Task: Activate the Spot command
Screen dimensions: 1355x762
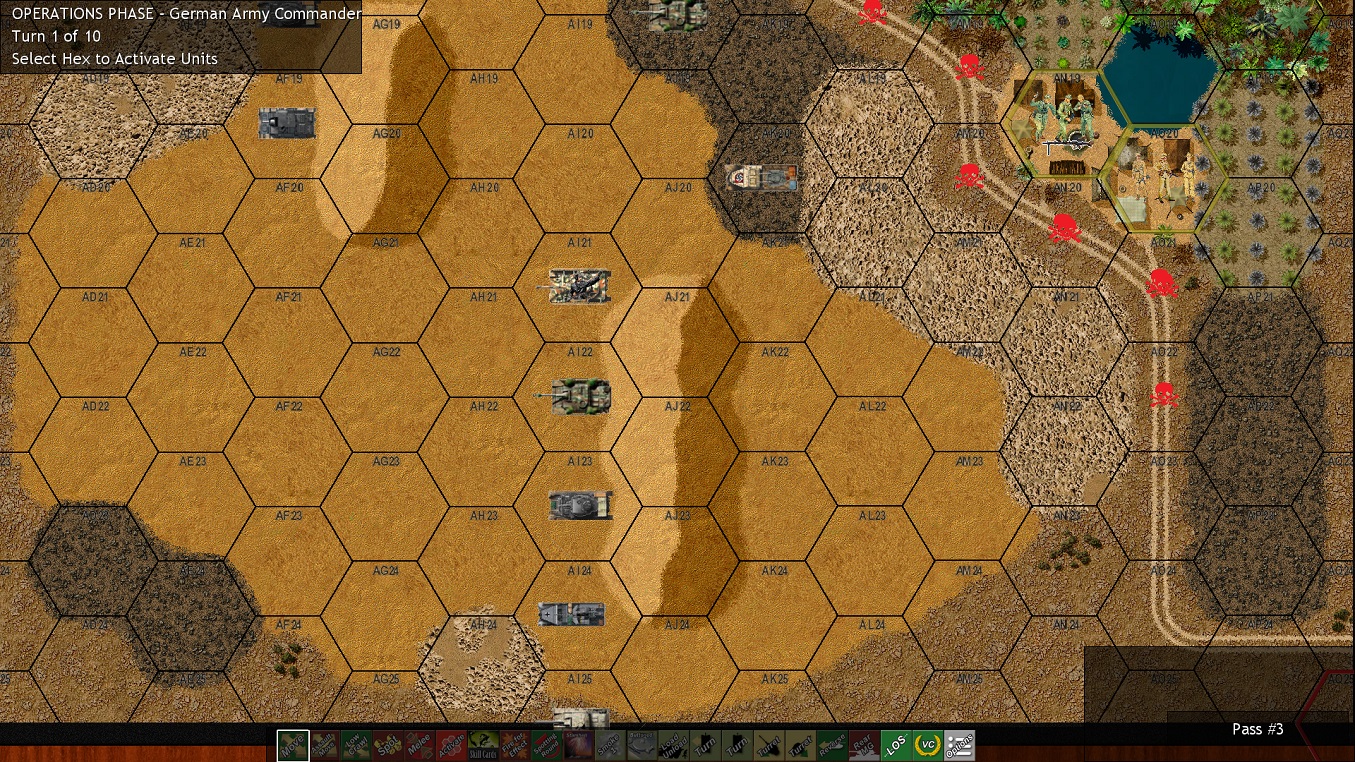Action: pyautogui.click(x=389, y=745)
